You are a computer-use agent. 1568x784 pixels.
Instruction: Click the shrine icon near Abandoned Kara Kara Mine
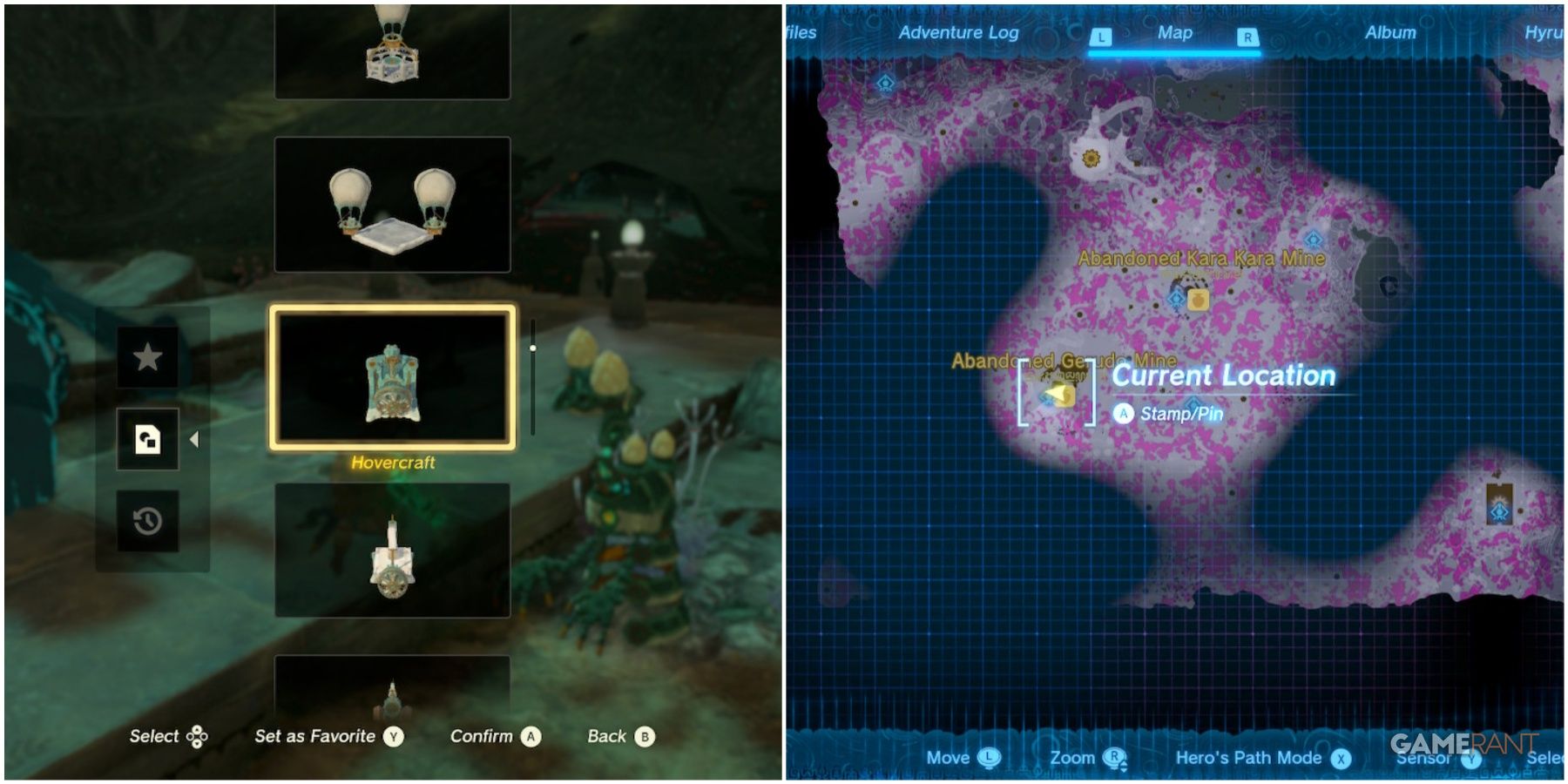pyautogui.click(x=1176, y=300)
